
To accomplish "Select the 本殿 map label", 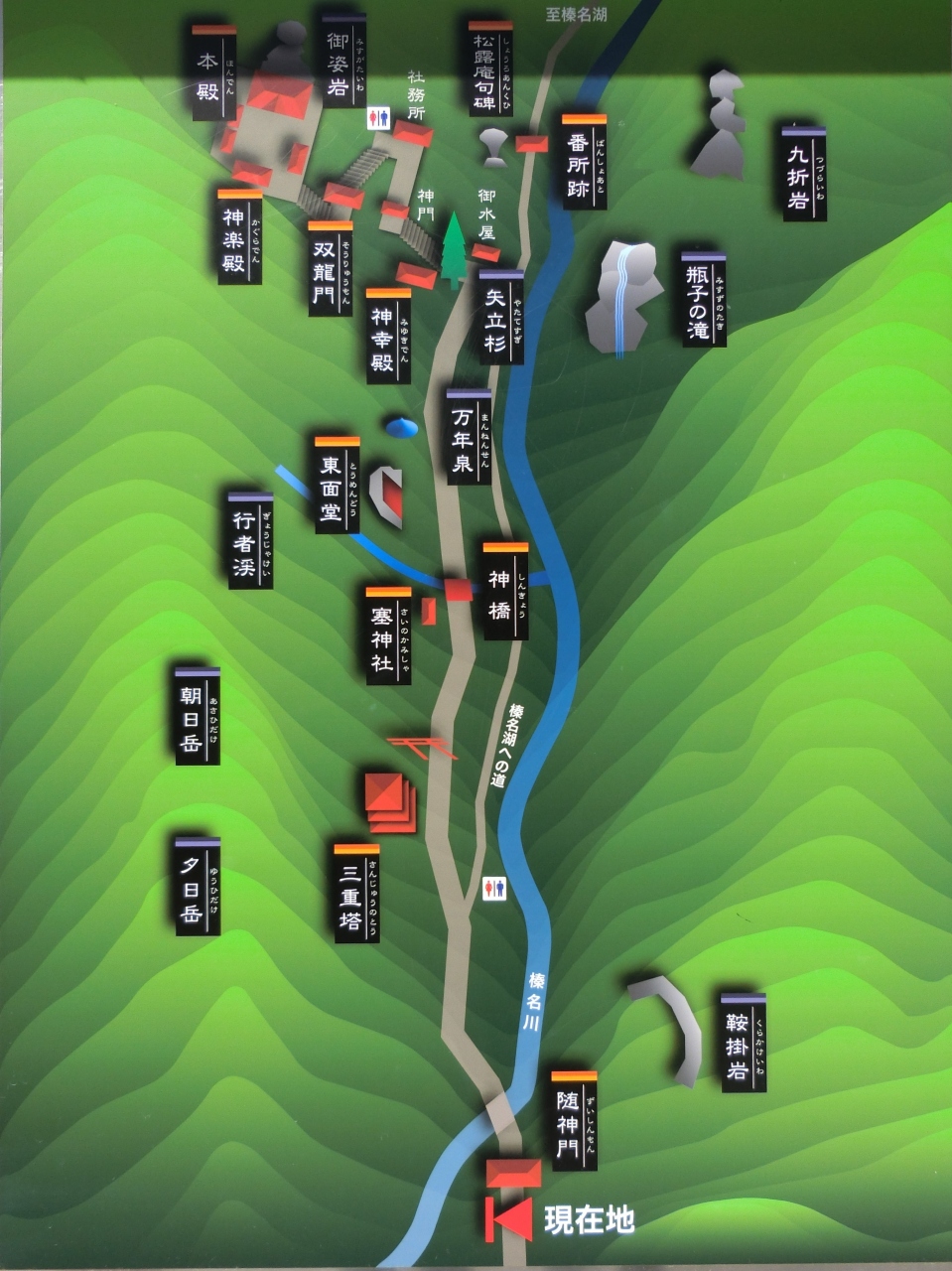I will pyautogui.click(x=213, y=74).
